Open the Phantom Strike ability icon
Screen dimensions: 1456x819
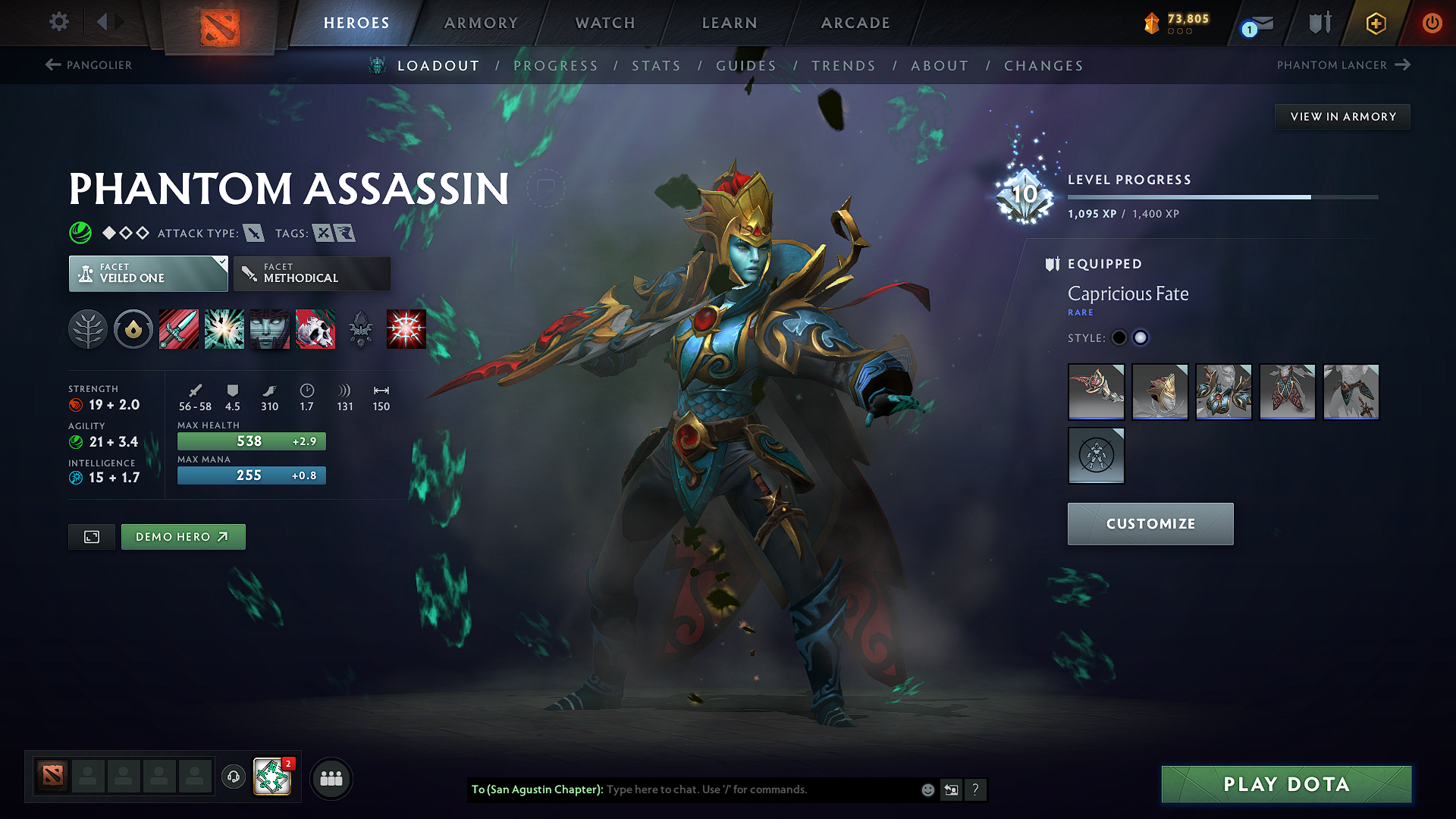pyautogui.click(x=224, y=328)
